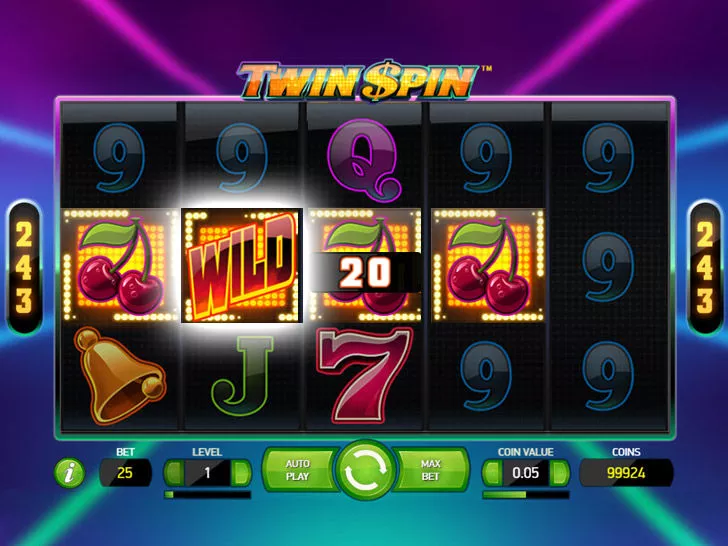Open the paytable info button
Screen dimensions: 728x546
[x=69, y=473]
